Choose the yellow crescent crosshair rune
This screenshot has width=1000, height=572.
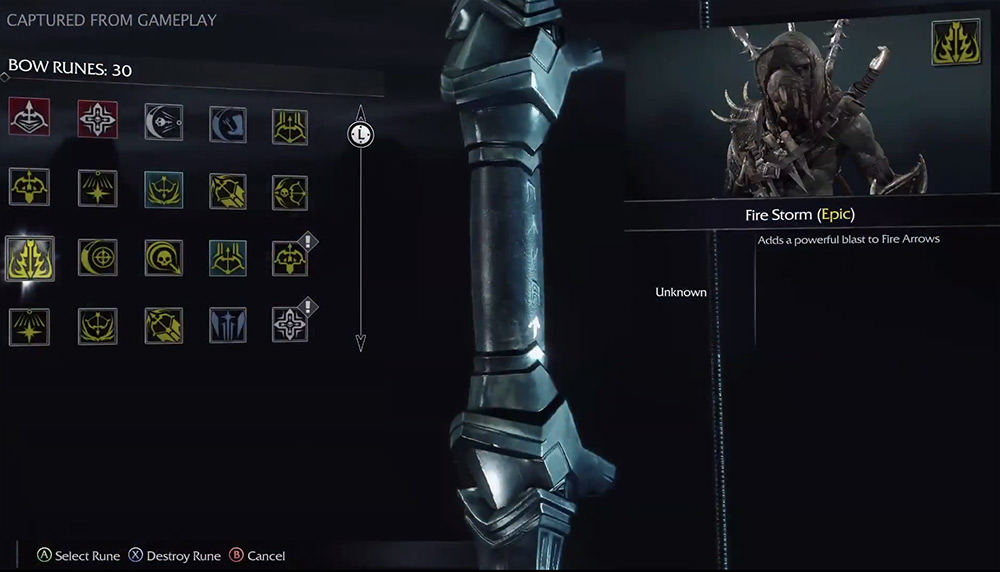tap(97, 257)
